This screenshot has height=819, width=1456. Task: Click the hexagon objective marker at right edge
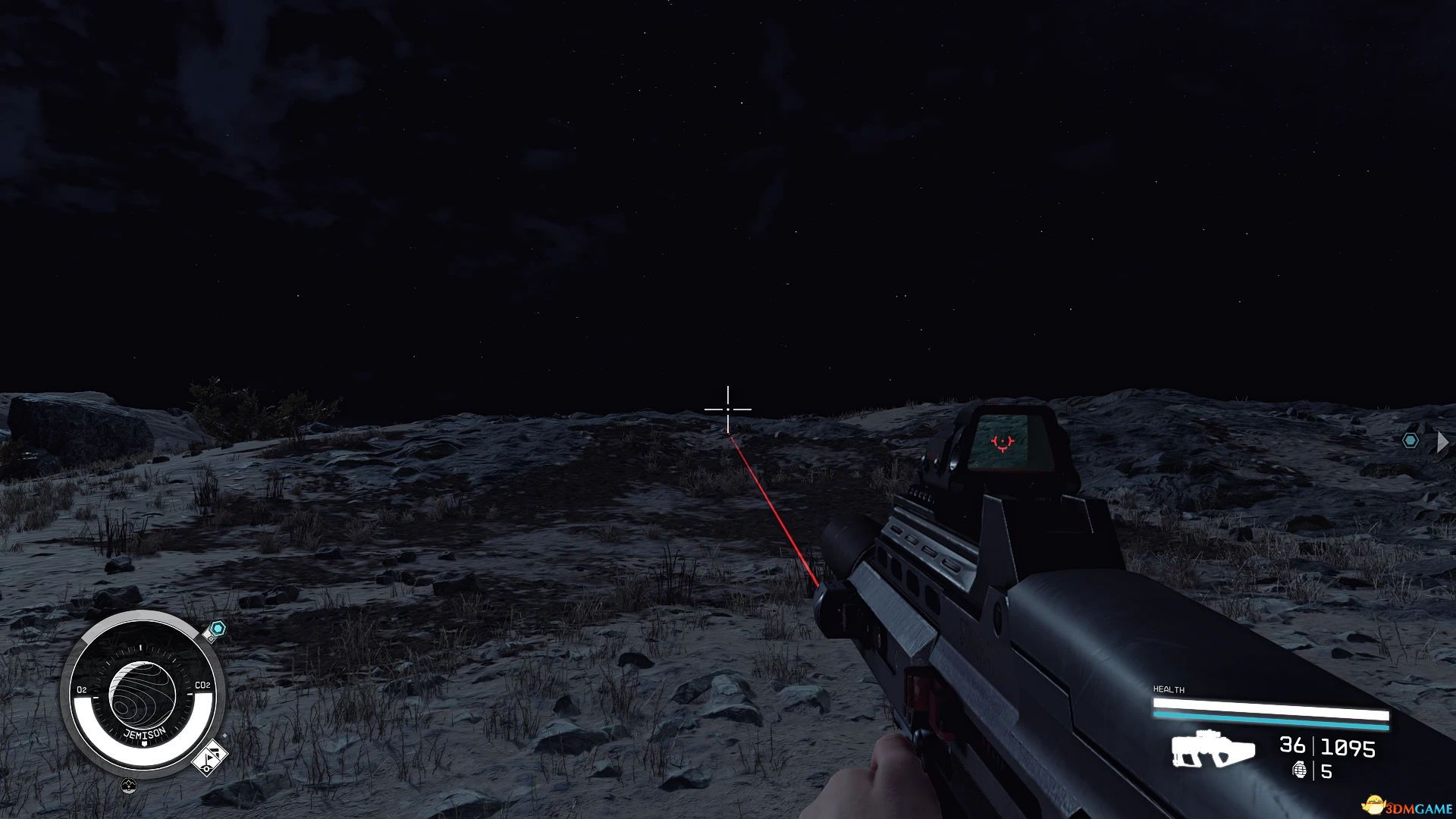[1410, 441]
